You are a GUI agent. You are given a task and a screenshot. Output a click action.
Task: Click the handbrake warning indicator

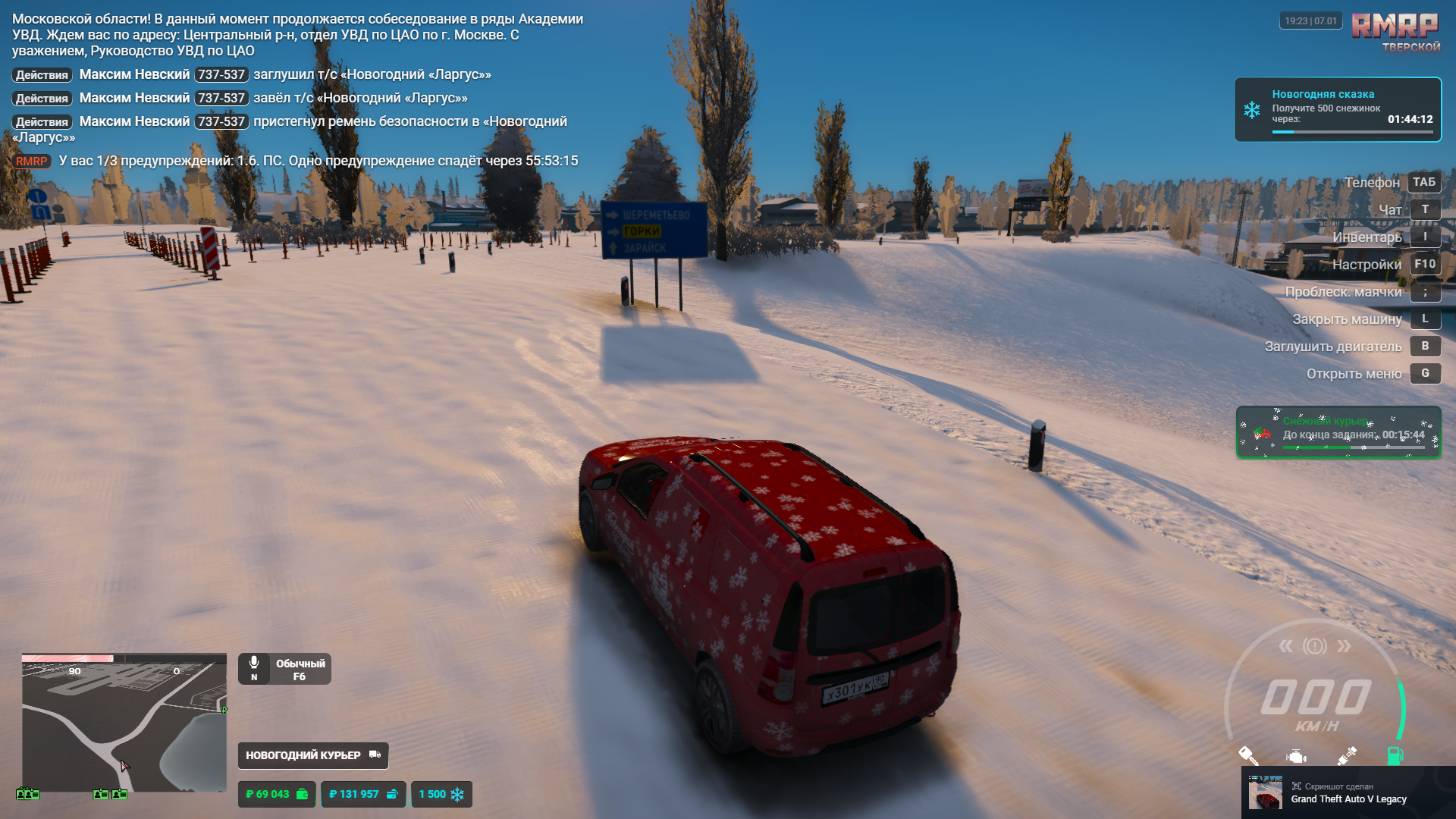pyautogui.click(x=1315, y=646)
